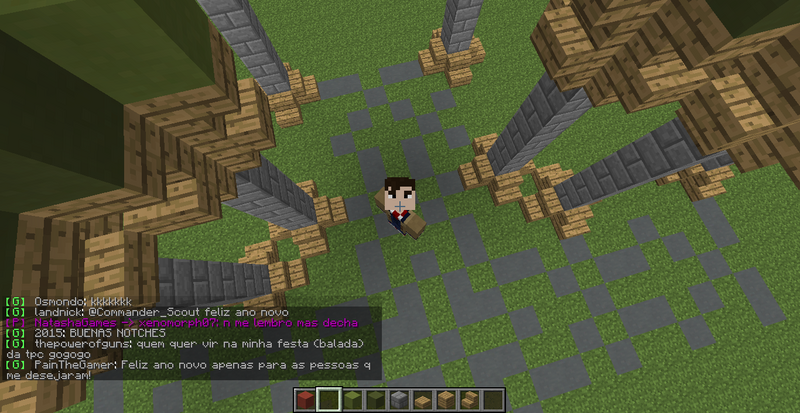The width and height of the screenshot is (800, 413).
Task: Choose the wooden slab hotbar slot
Action: tap(422, 401)
